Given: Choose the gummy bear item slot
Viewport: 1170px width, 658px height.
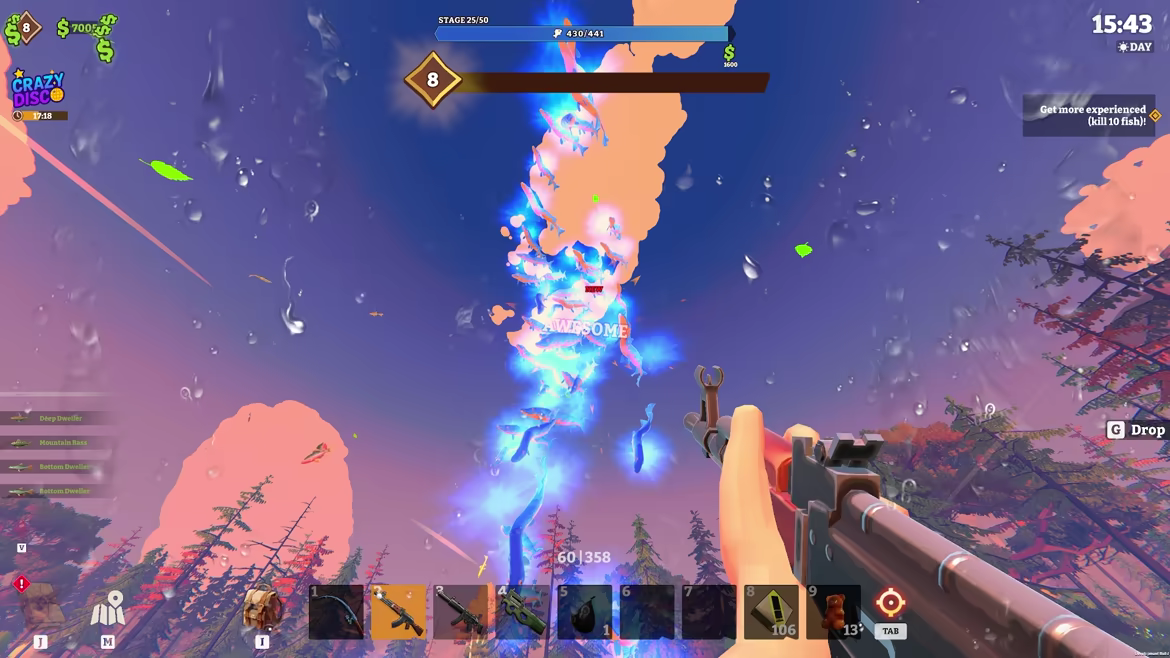Looking at the screenshot, I should (833, 612).
